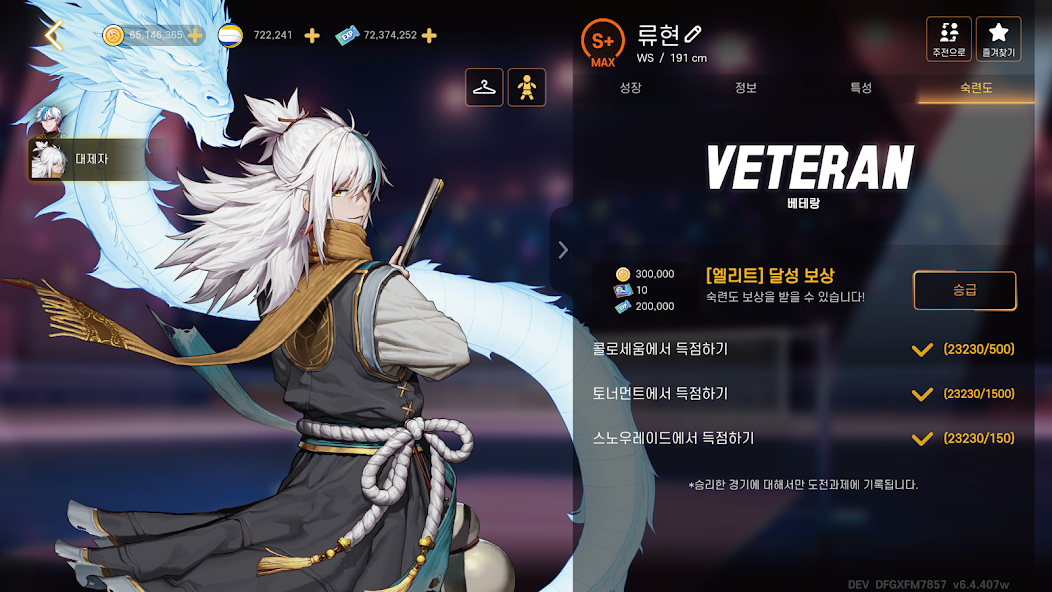Select the 토너먼트에서 득점하기 challenge row
Image resolution: width=1052 pixels, height=592 pixels.
tap(803, 394)
